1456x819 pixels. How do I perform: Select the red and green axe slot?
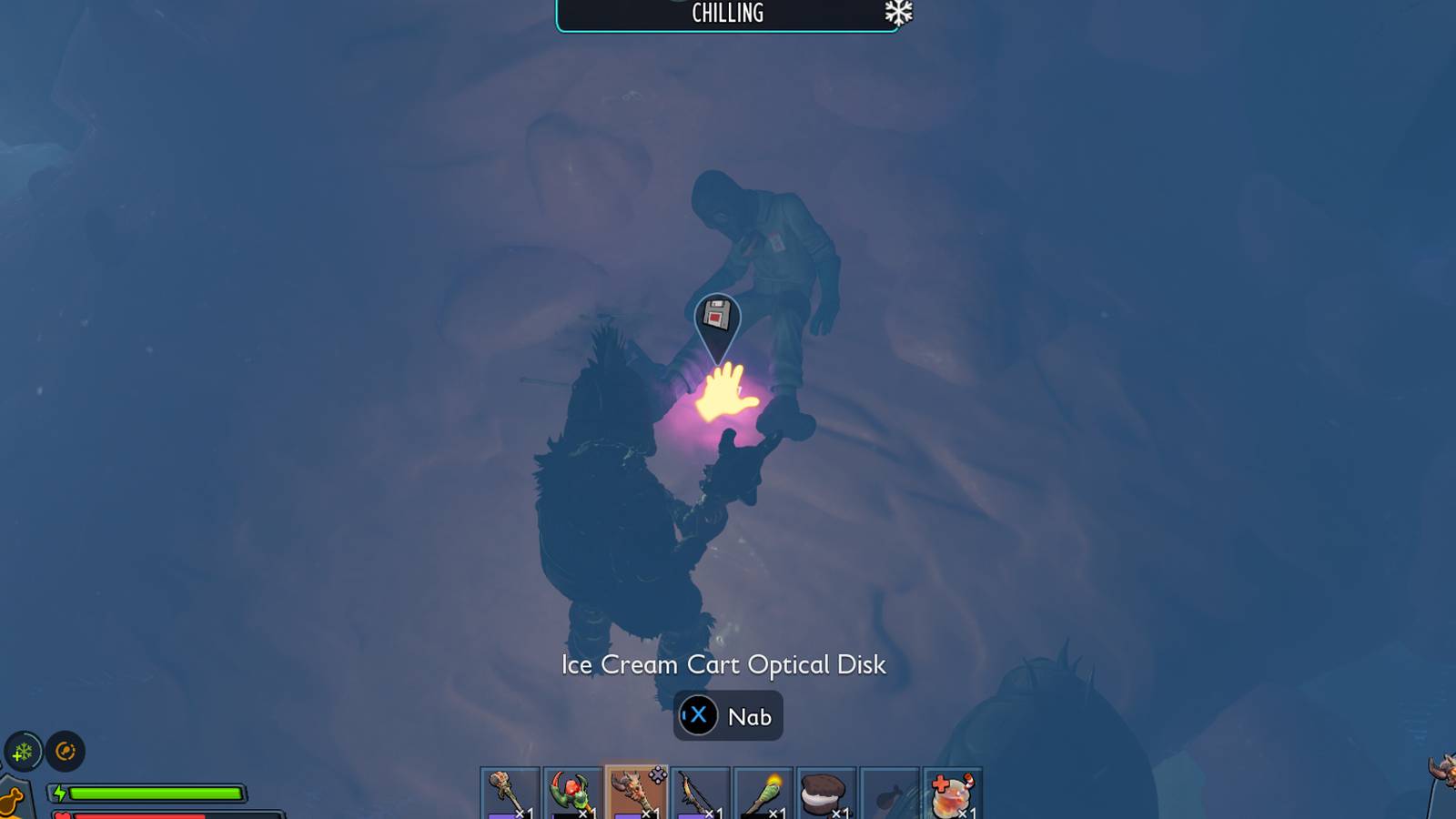[x=572, y=794]
